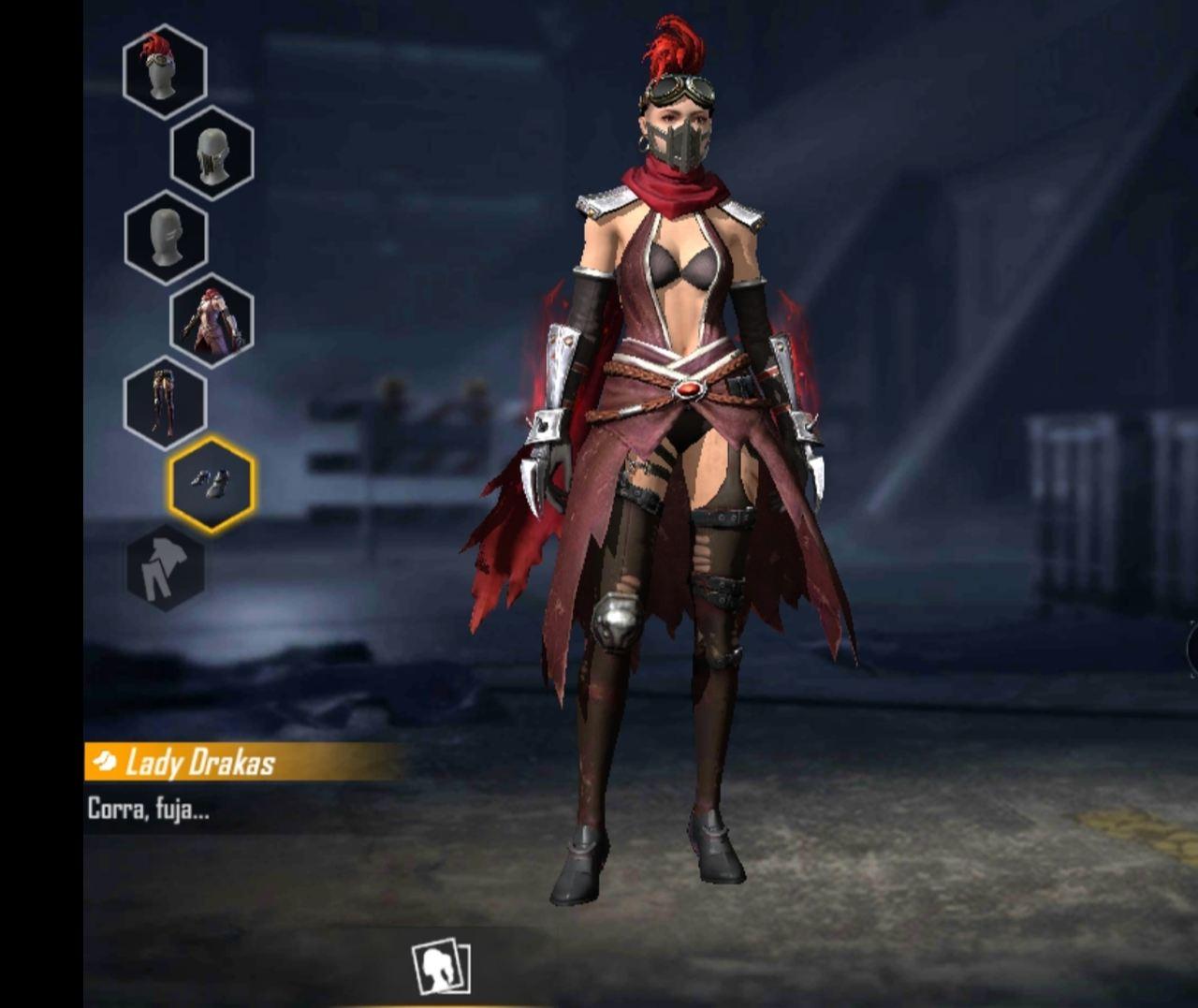The width and height of the screenshot is (1198, 1008).
Task: Click the small character icon on the banner
Action: pos(106,761)
